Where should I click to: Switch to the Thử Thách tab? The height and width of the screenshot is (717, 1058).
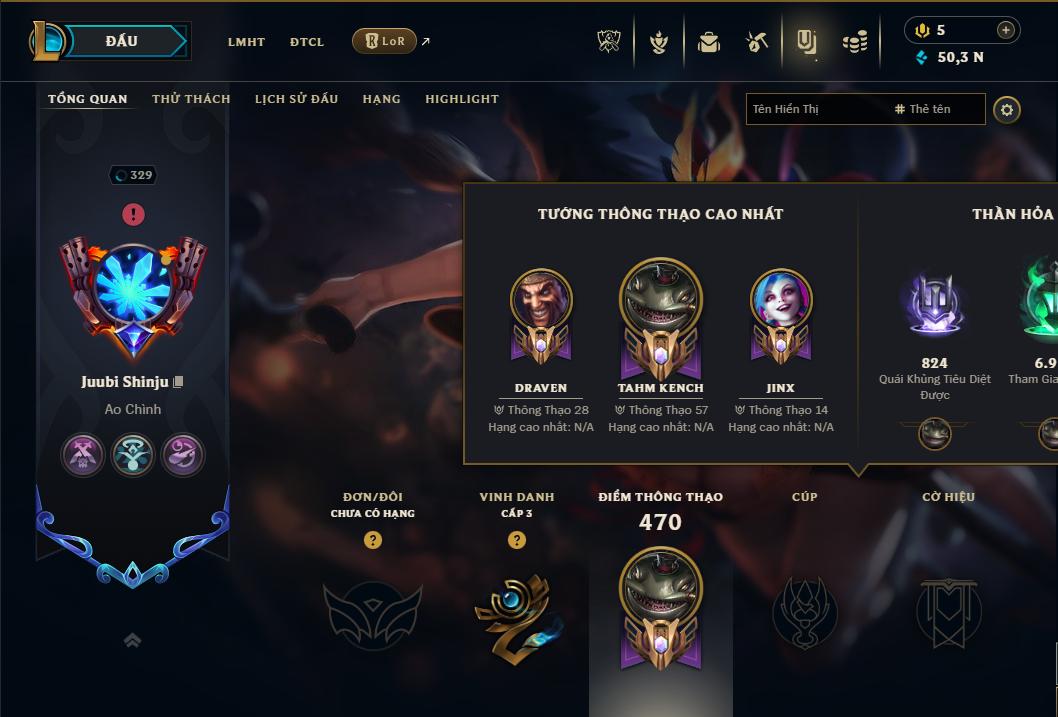(x=191, y=99)
